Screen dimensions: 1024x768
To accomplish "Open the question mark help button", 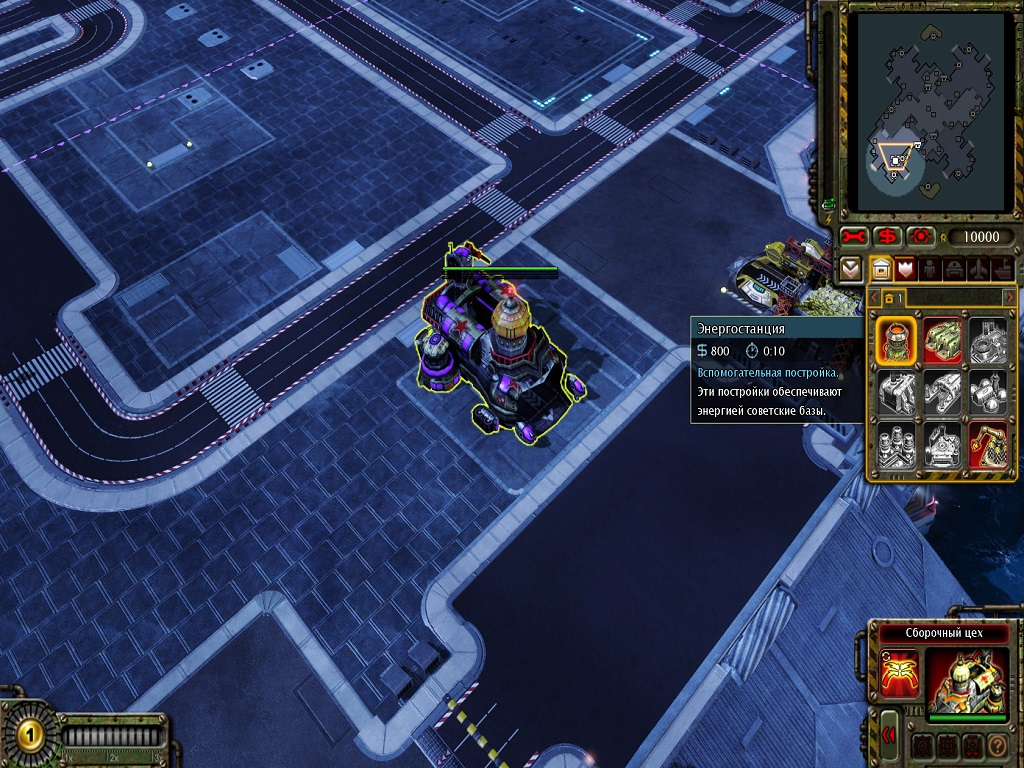I will [996, 746].
